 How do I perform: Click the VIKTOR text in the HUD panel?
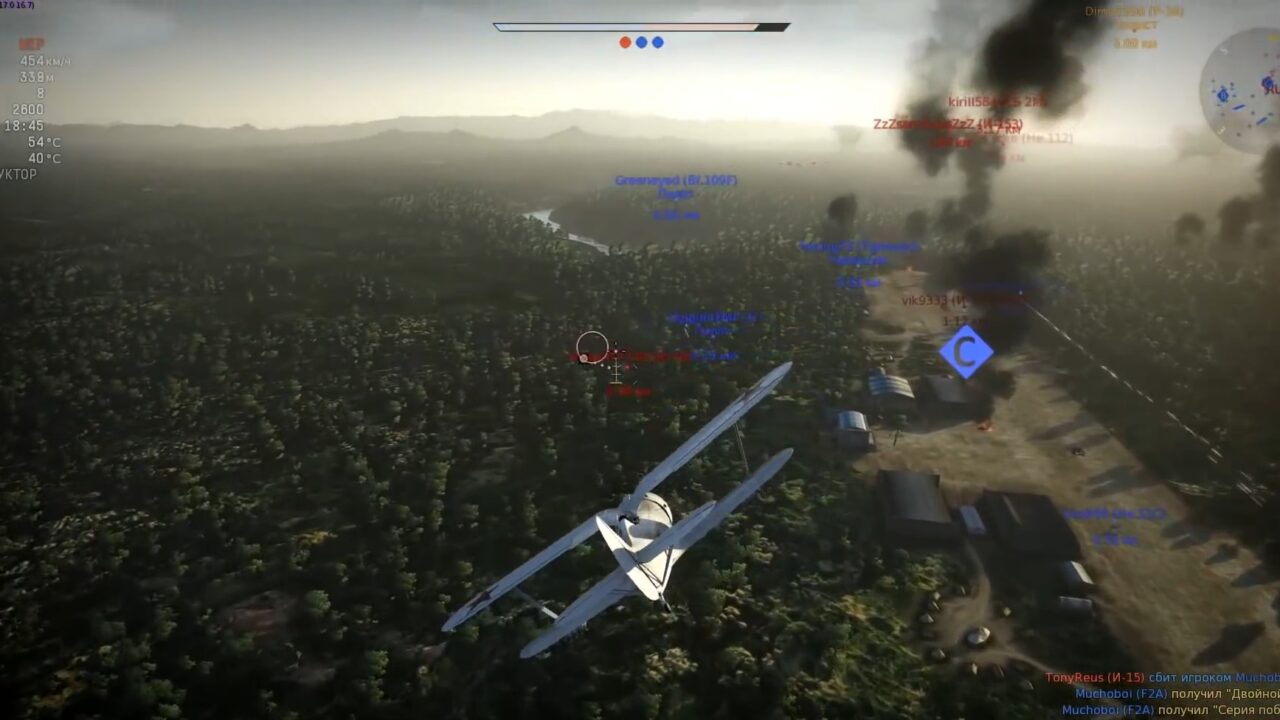[x=20, y=173]
